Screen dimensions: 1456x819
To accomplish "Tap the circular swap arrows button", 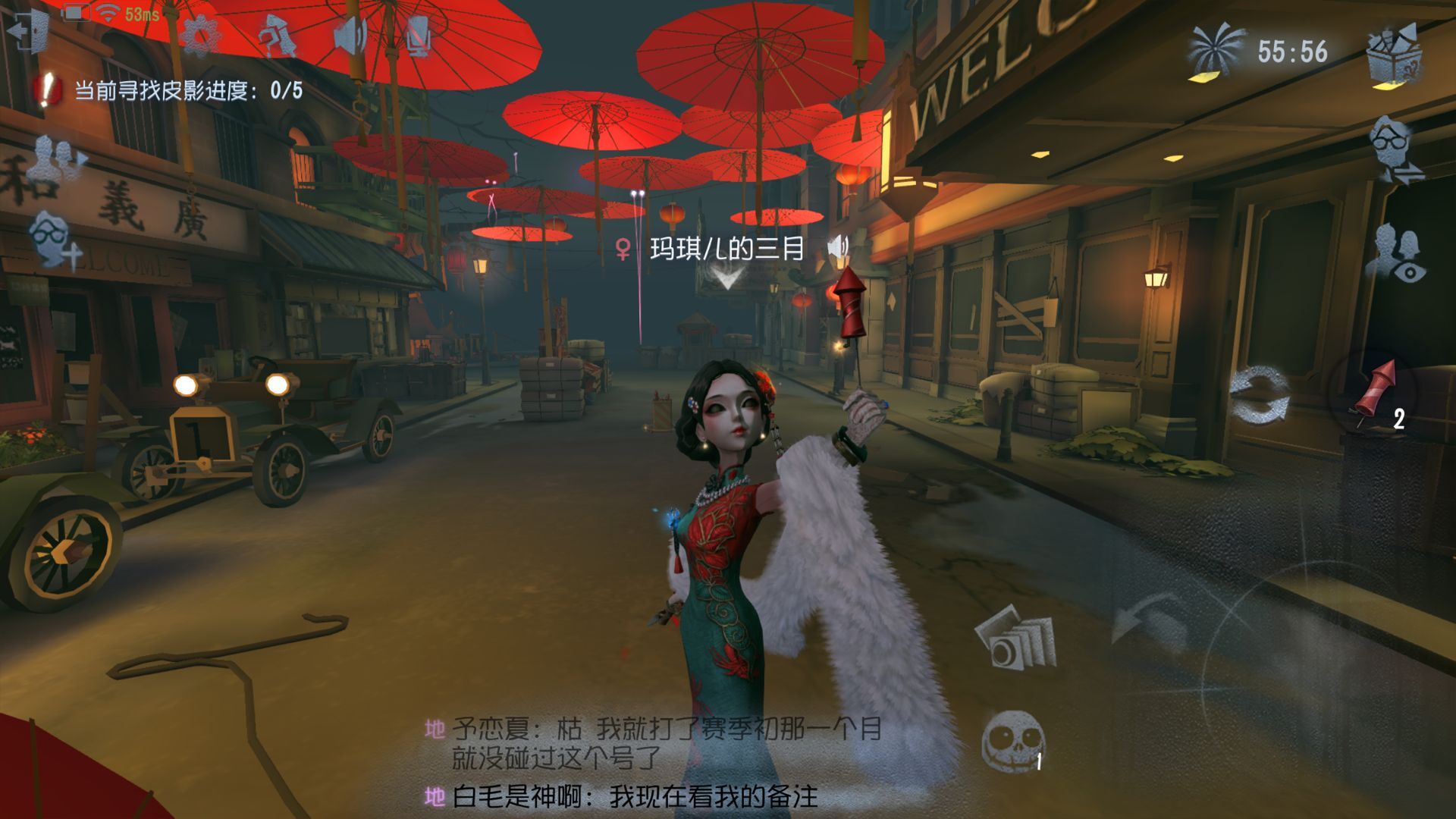I will 1259,394.
